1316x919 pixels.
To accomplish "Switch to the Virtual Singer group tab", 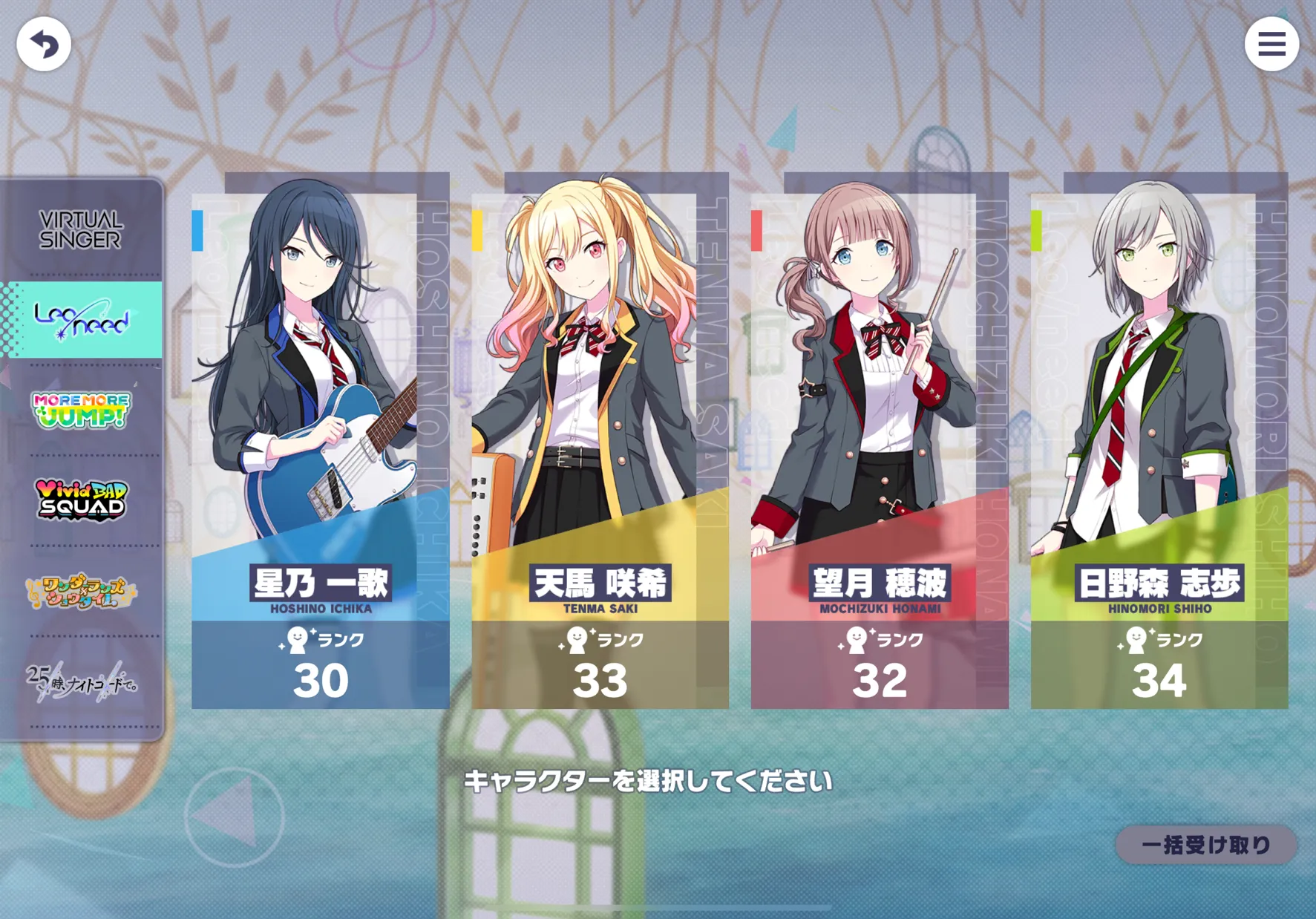I will click(x=81, y=229).
